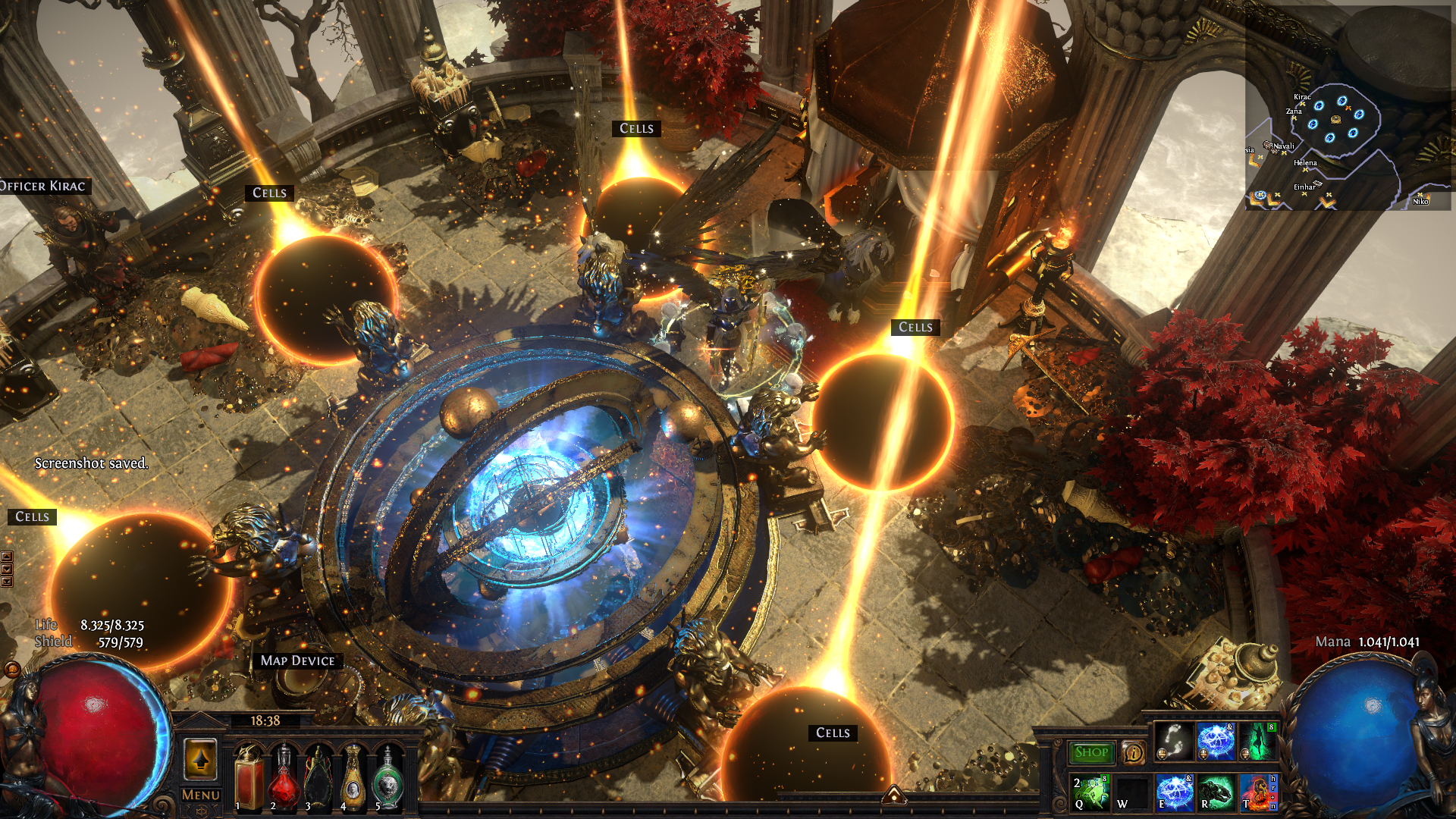Activate the blue rune circle skill beside the beast head
This screenshot has height=819, width=1456.
1174,792
